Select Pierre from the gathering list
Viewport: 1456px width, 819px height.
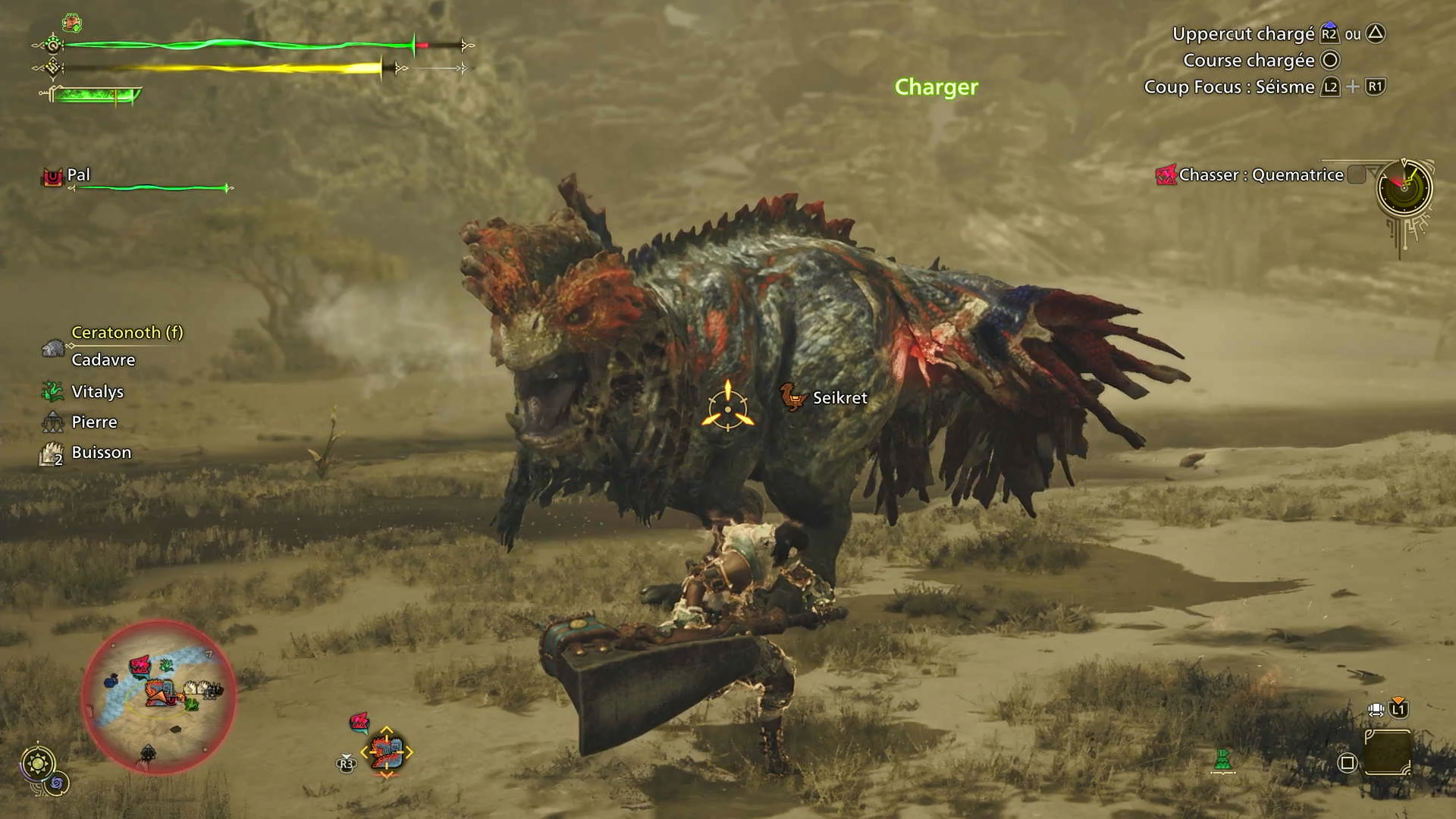(x=93, y=422)
